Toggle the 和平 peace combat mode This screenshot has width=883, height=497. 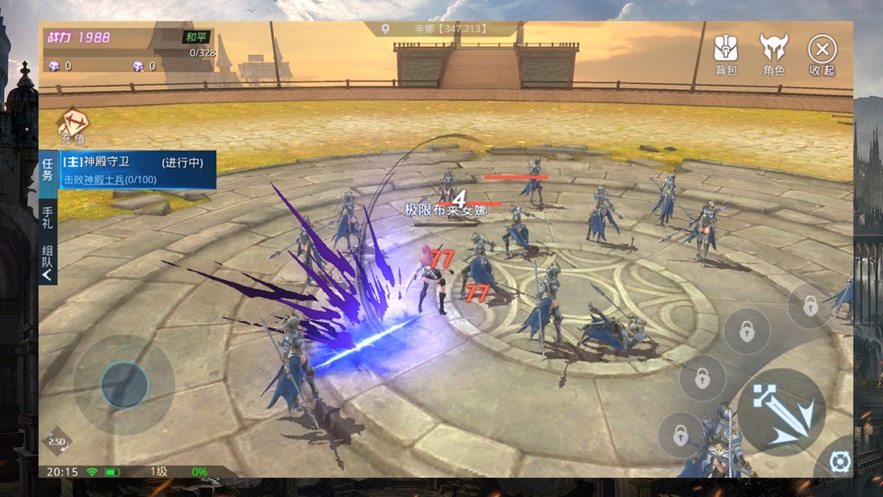(196, 37)
